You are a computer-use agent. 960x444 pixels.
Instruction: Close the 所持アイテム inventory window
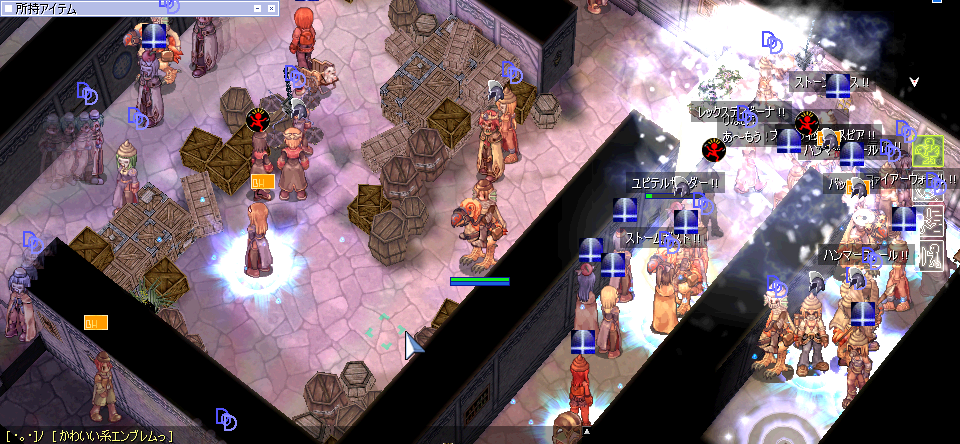click(x=270, y=8)
